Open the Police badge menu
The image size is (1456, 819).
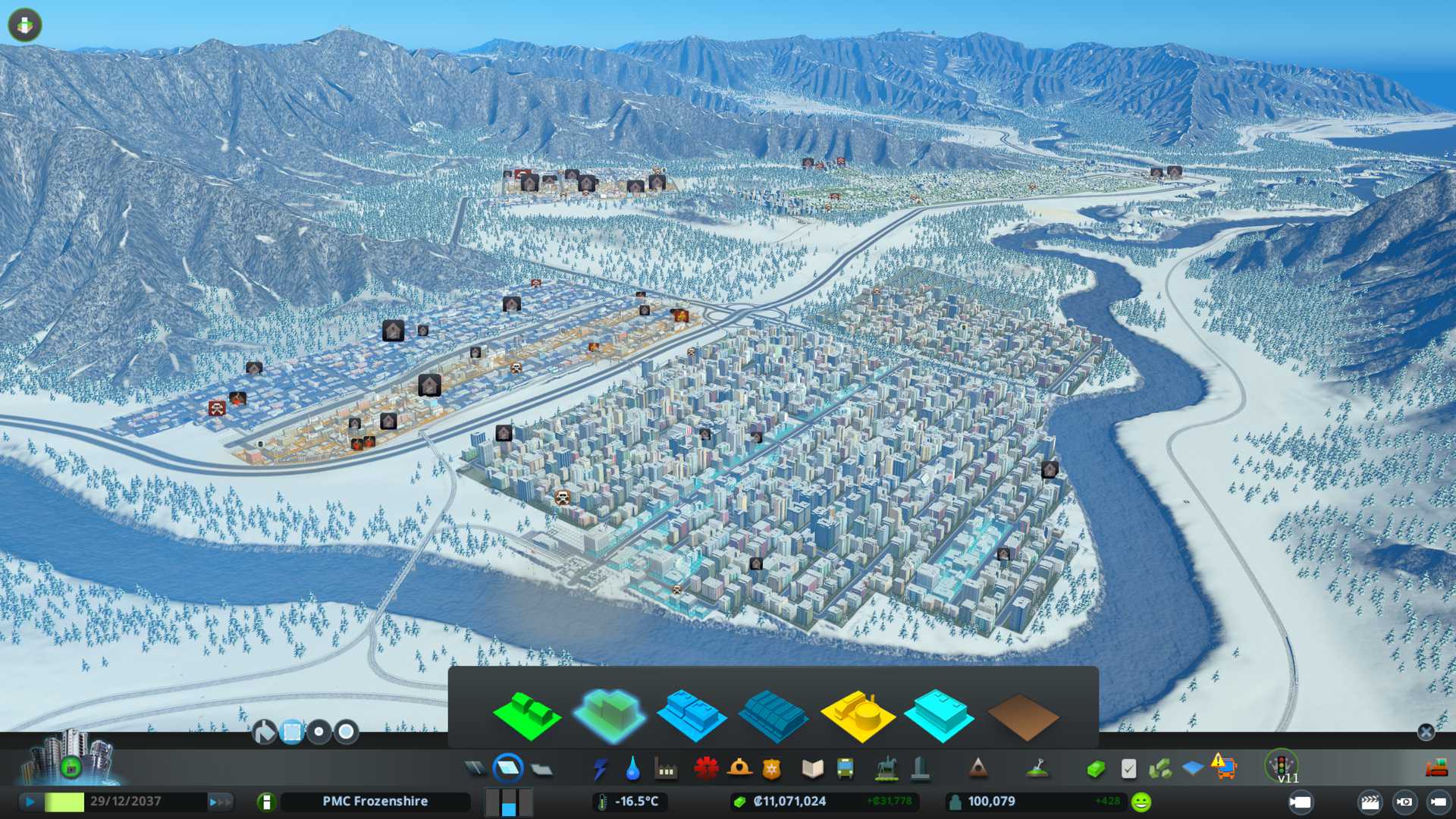point(772,769)
